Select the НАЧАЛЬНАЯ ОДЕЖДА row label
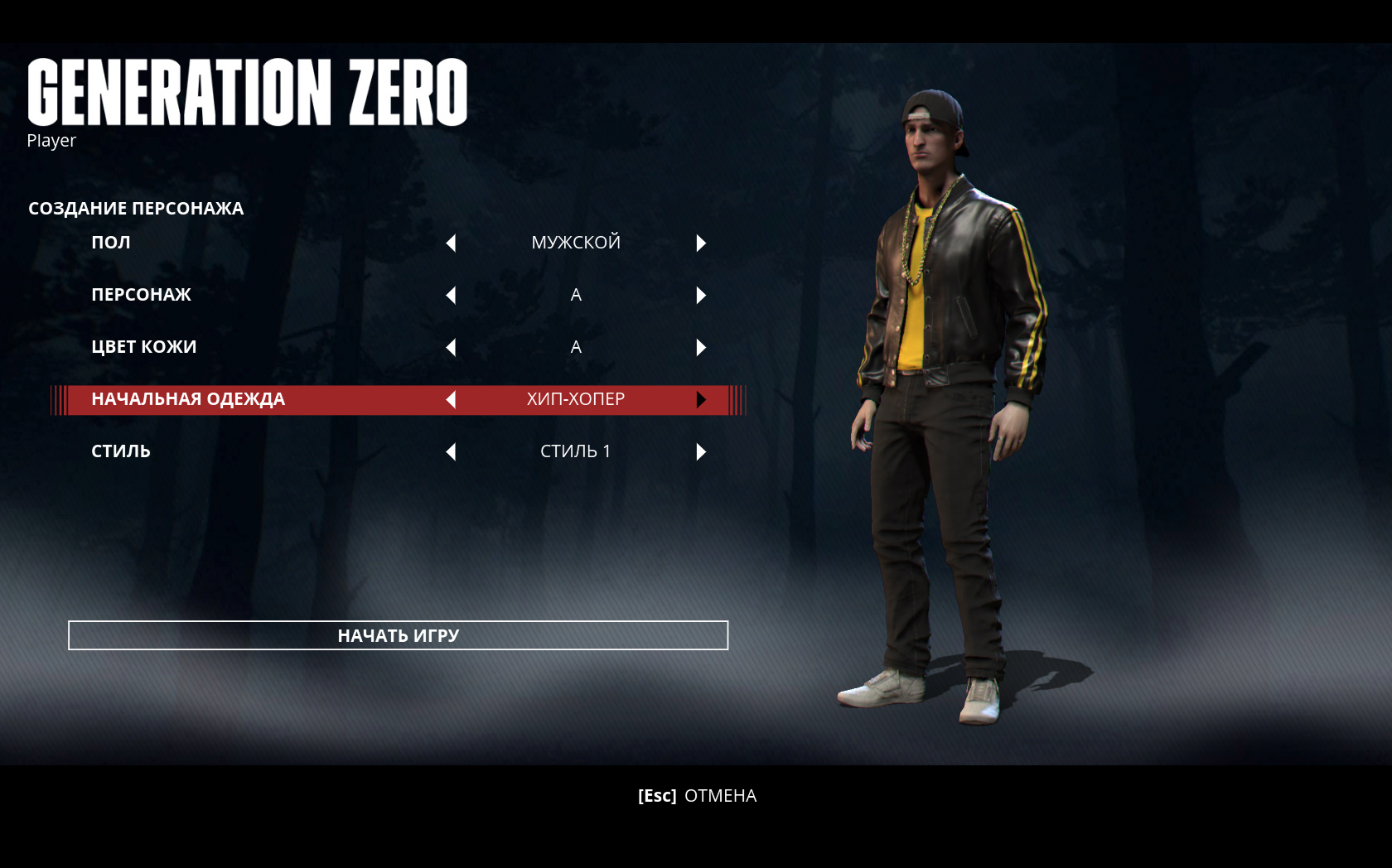Screen dimensions: 1392x868 coord(188,399)
